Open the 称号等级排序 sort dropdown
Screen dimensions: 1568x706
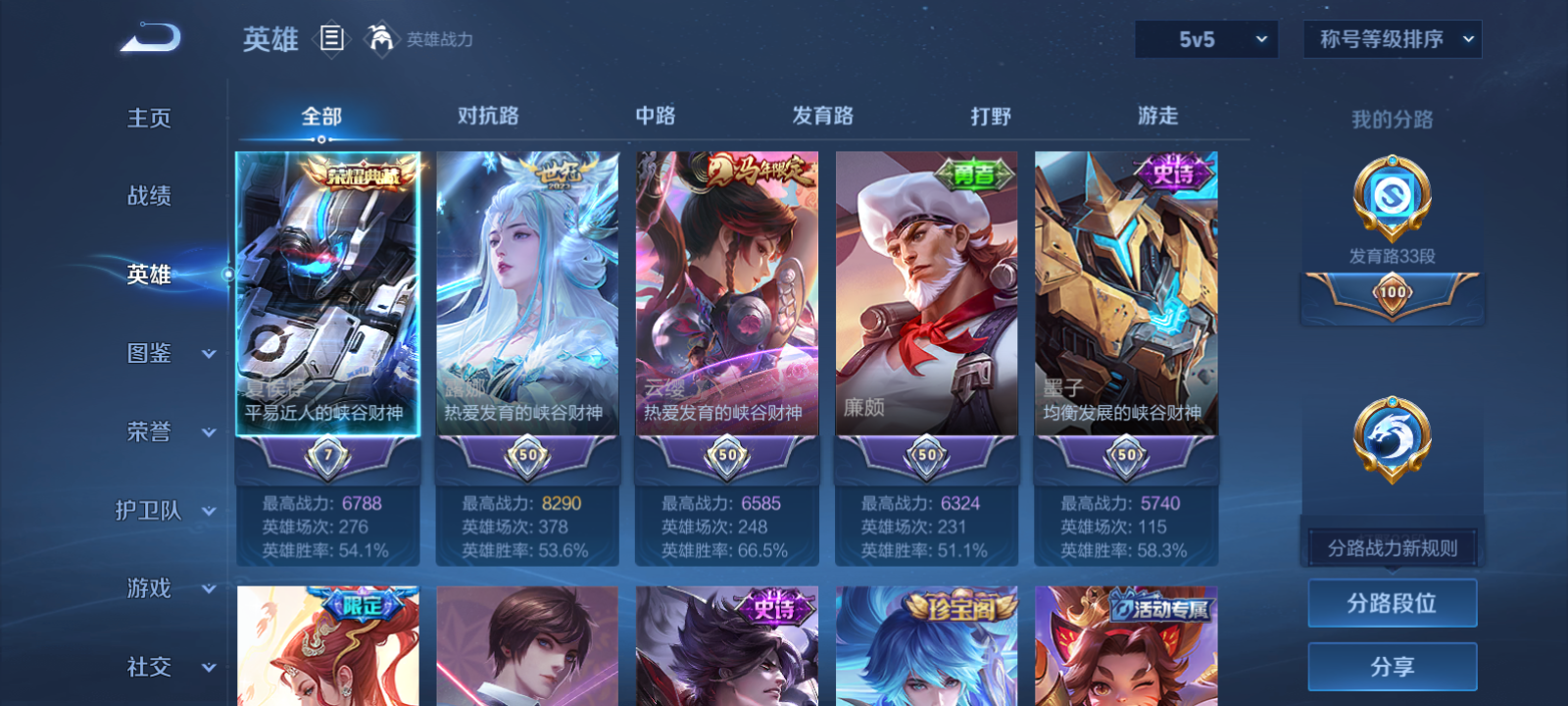pyautogui.click(x=1391, y=39)
